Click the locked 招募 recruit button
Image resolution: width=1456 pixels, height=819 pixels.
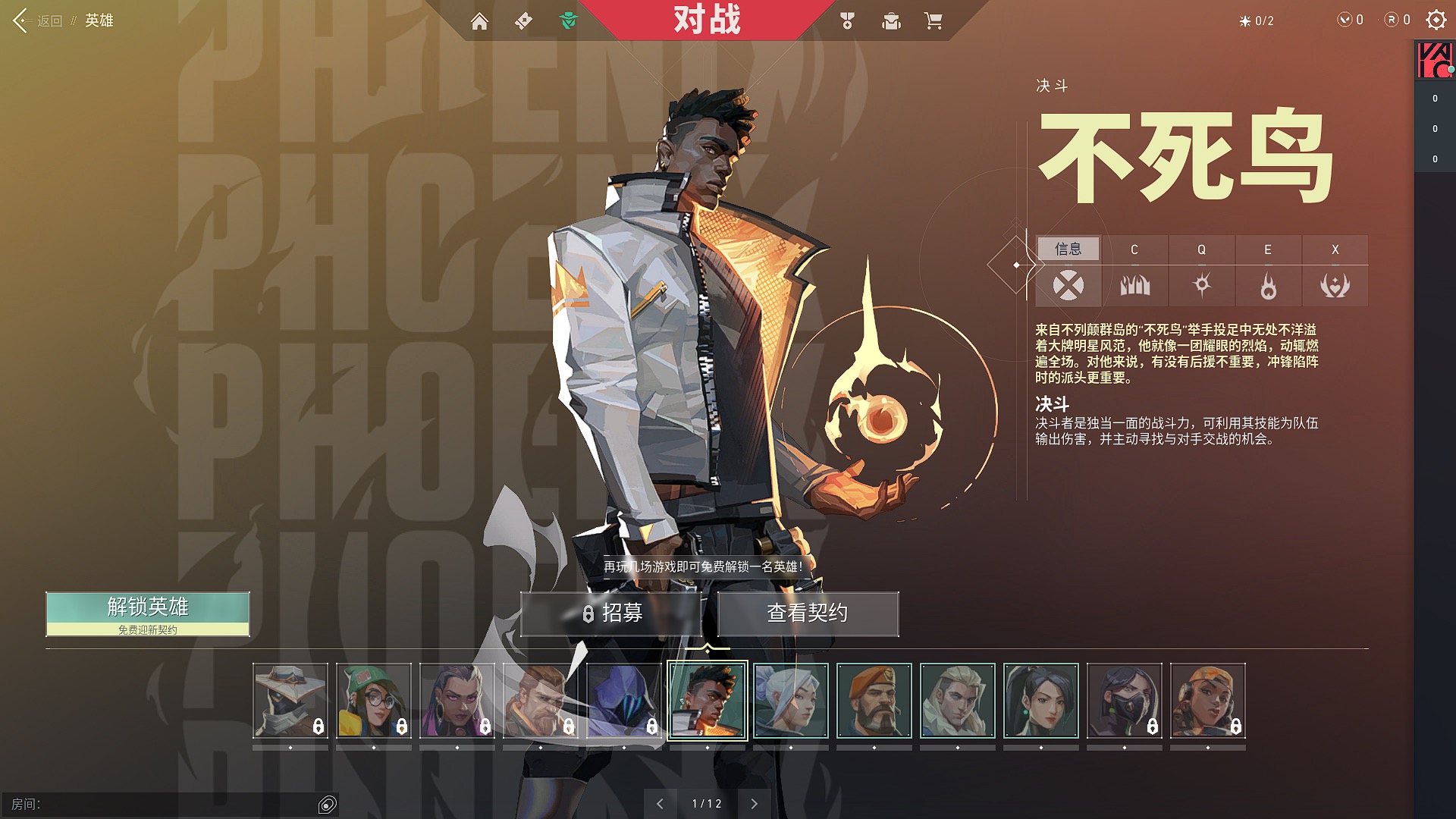point(611,613)
